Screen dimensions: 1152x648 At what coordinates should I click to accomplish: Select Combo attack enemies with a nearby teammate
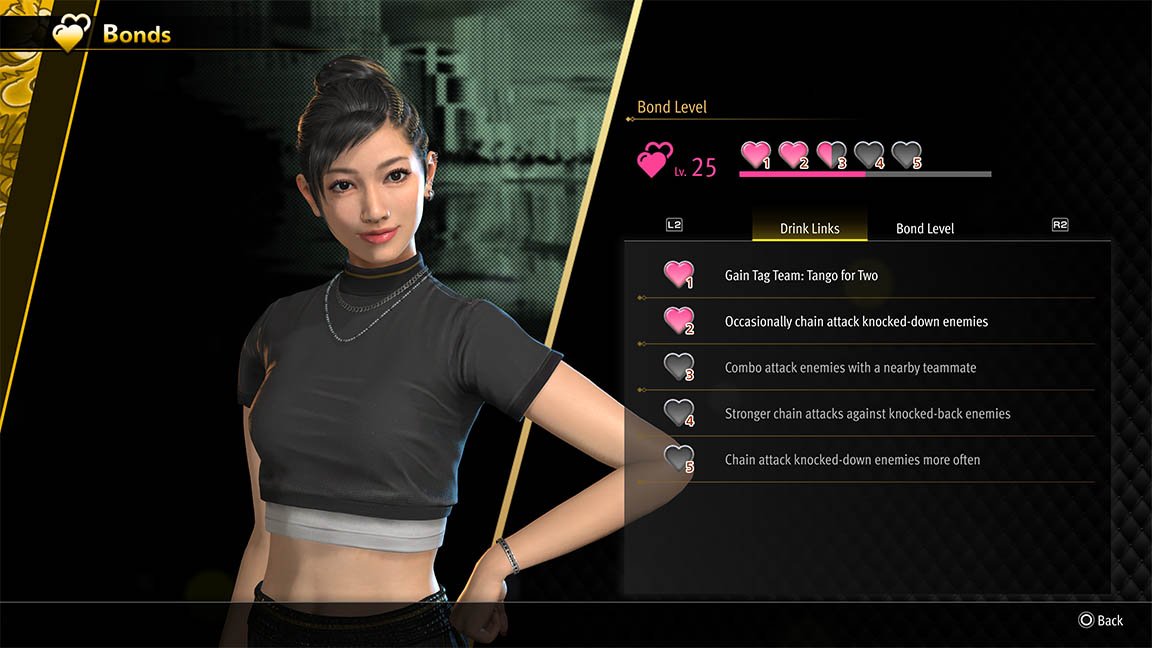click(850, 367)
